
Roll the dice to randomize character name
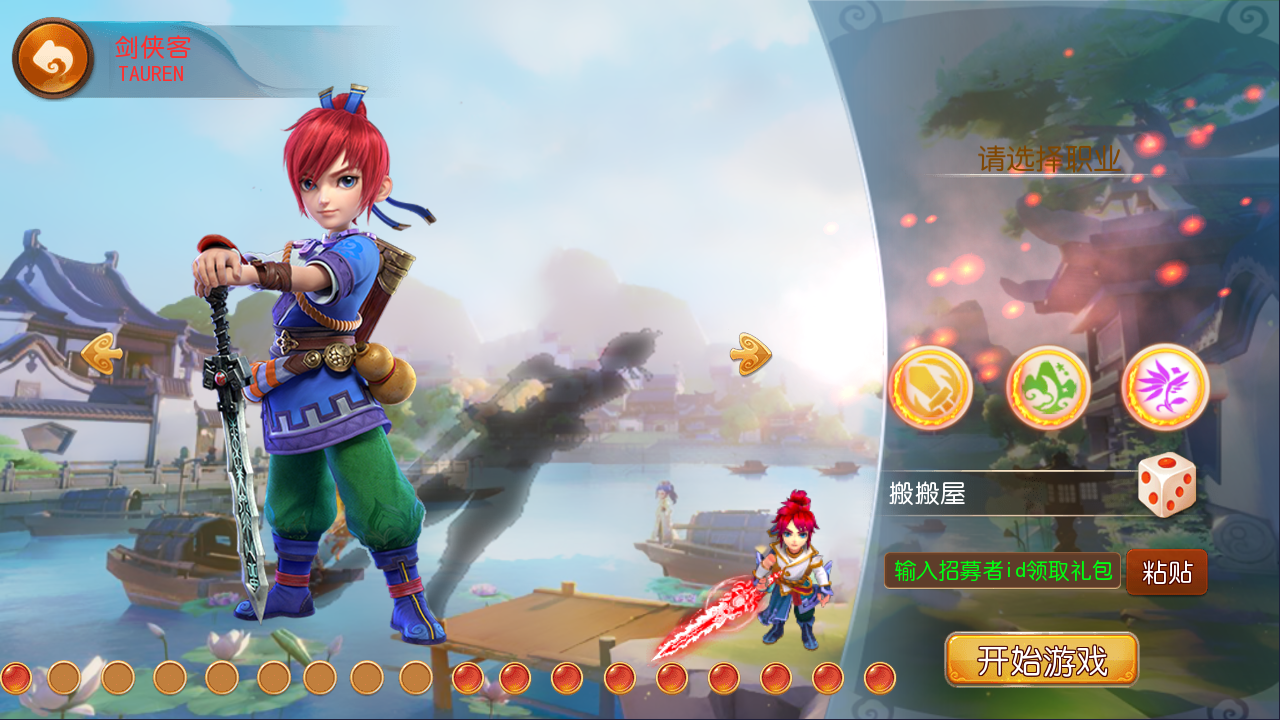coord(1166,487)
